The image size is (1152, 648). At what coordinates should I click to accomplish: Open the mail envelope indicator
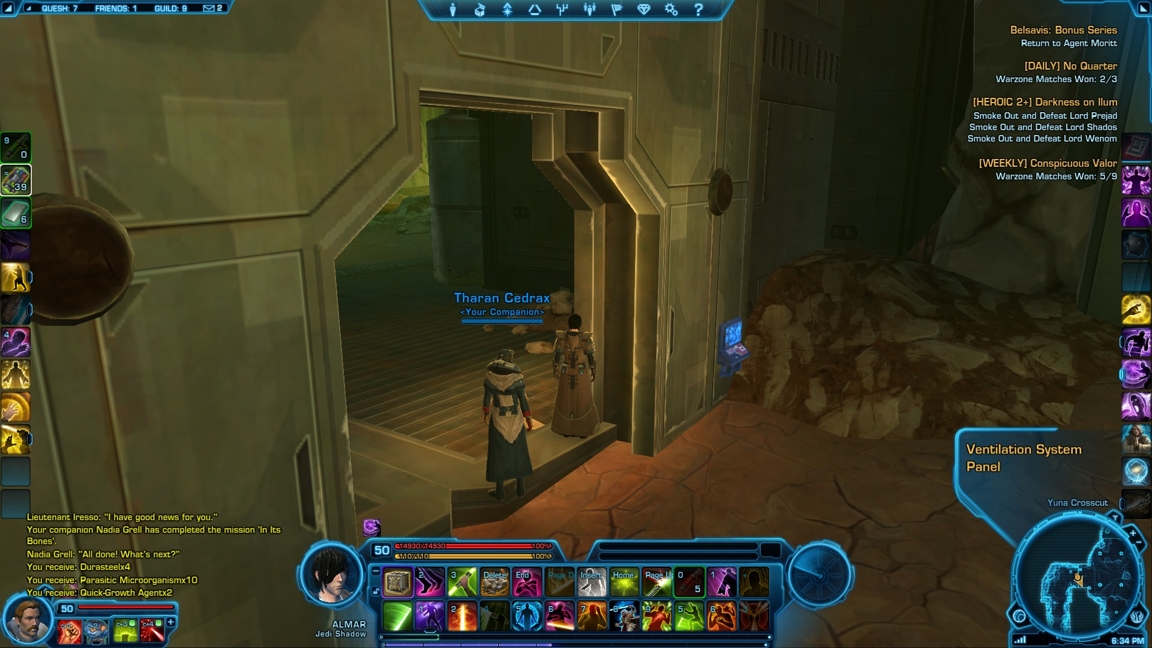[x=213, y=8]
